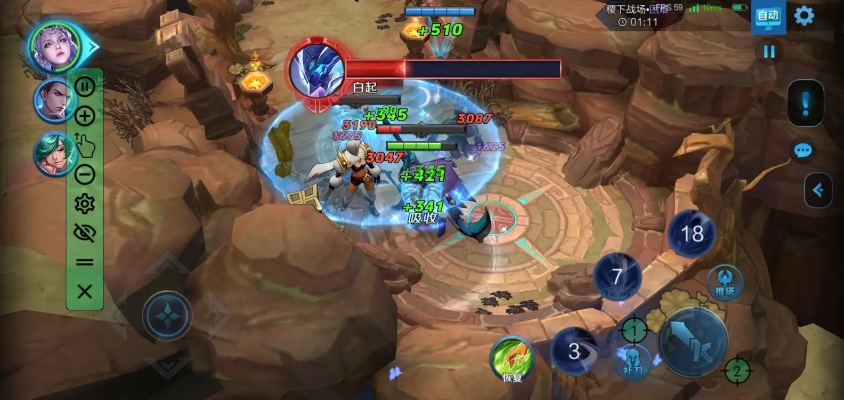
Task: Toggle the crossed-eye visibility icon
Action: pyautogui.click(x=85, y=233)
